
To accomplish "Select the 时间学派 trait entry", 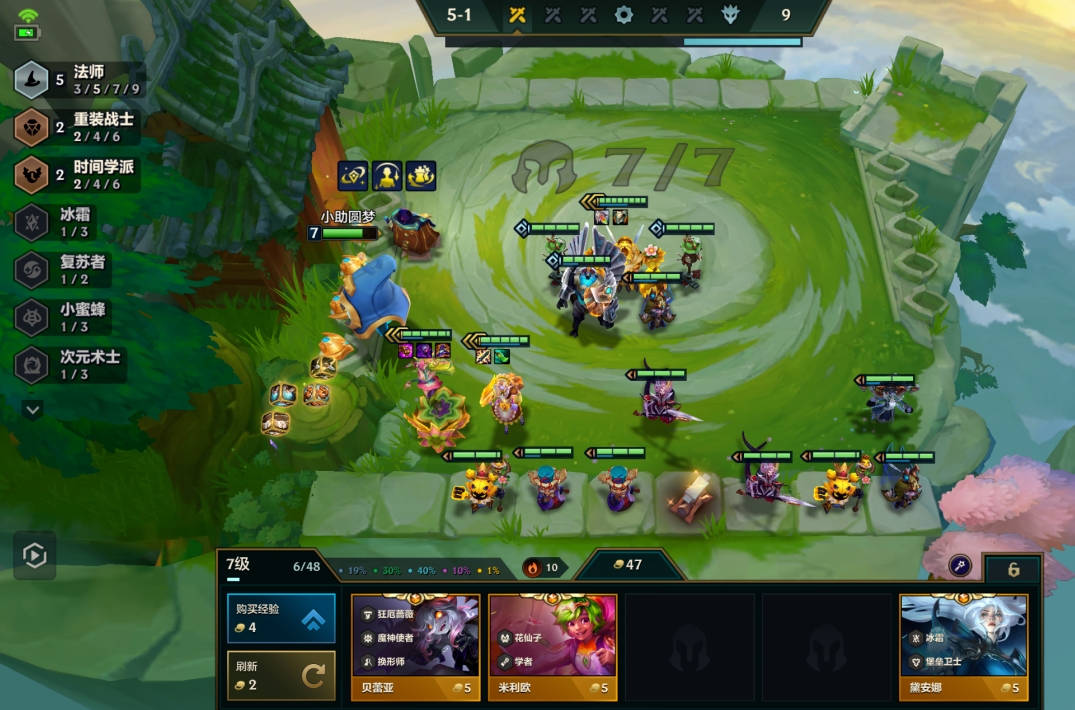I will point(78,174).
